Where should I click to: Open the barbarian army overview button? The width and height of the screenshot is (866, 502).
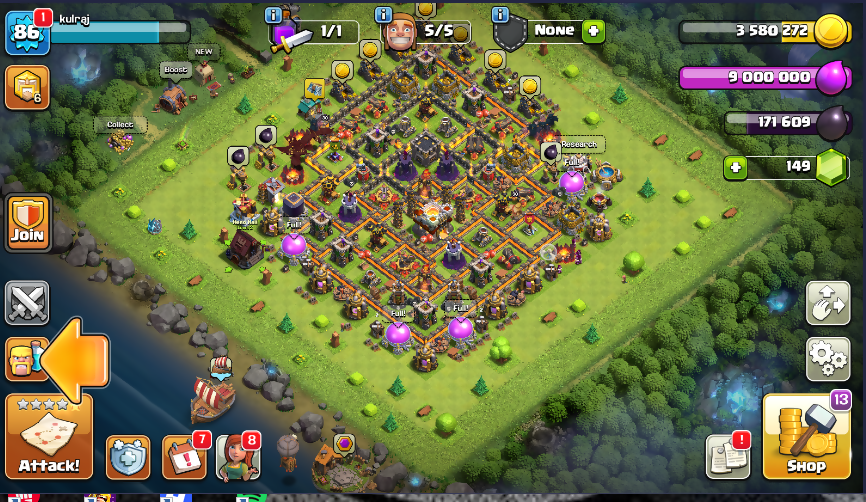tap(24, 358)
